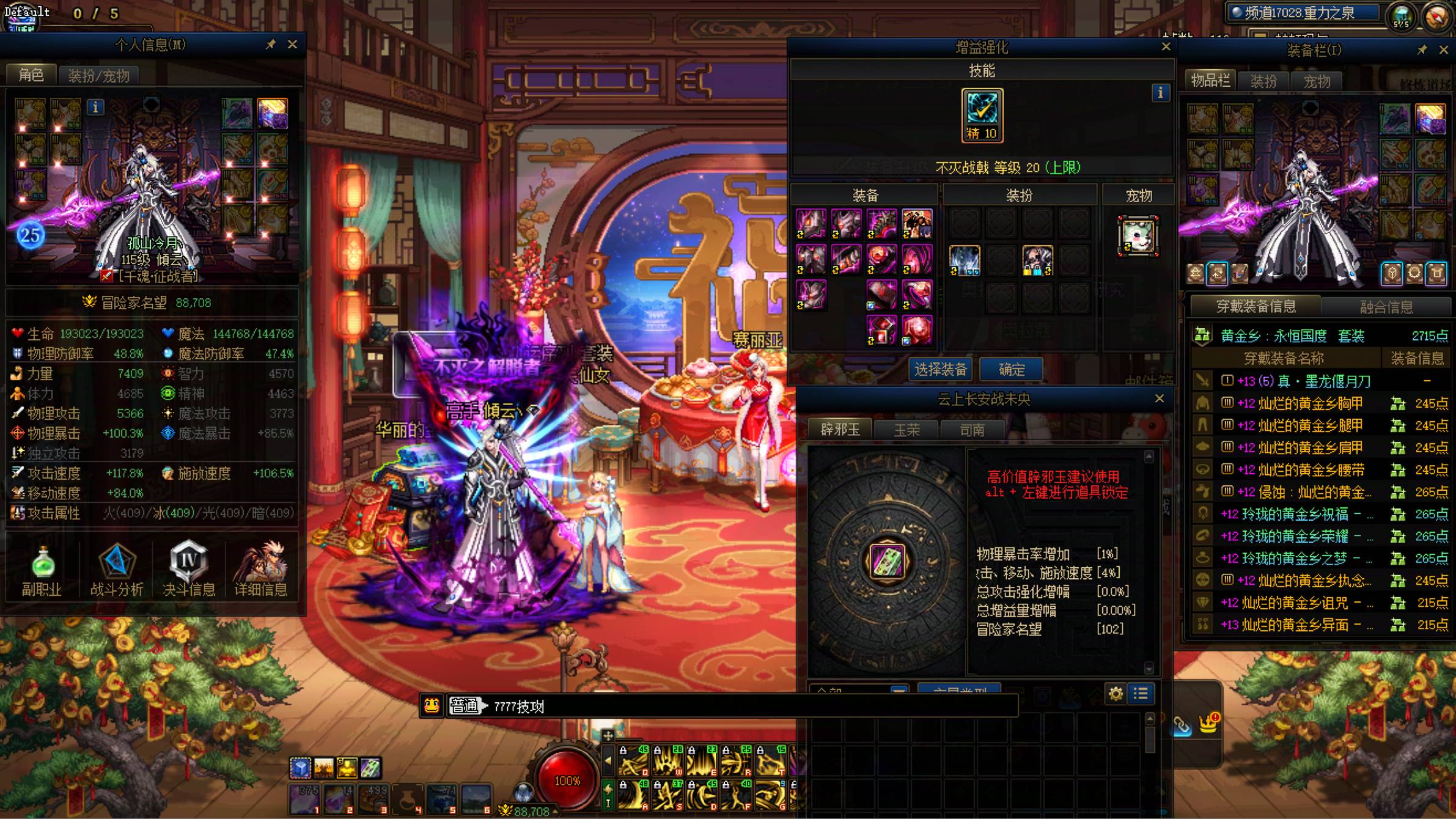Select the item in the 辟邪玉 center slot
Image resolution: width=1456 pixels, height=819 pixels.
click(x=887, y=560)
